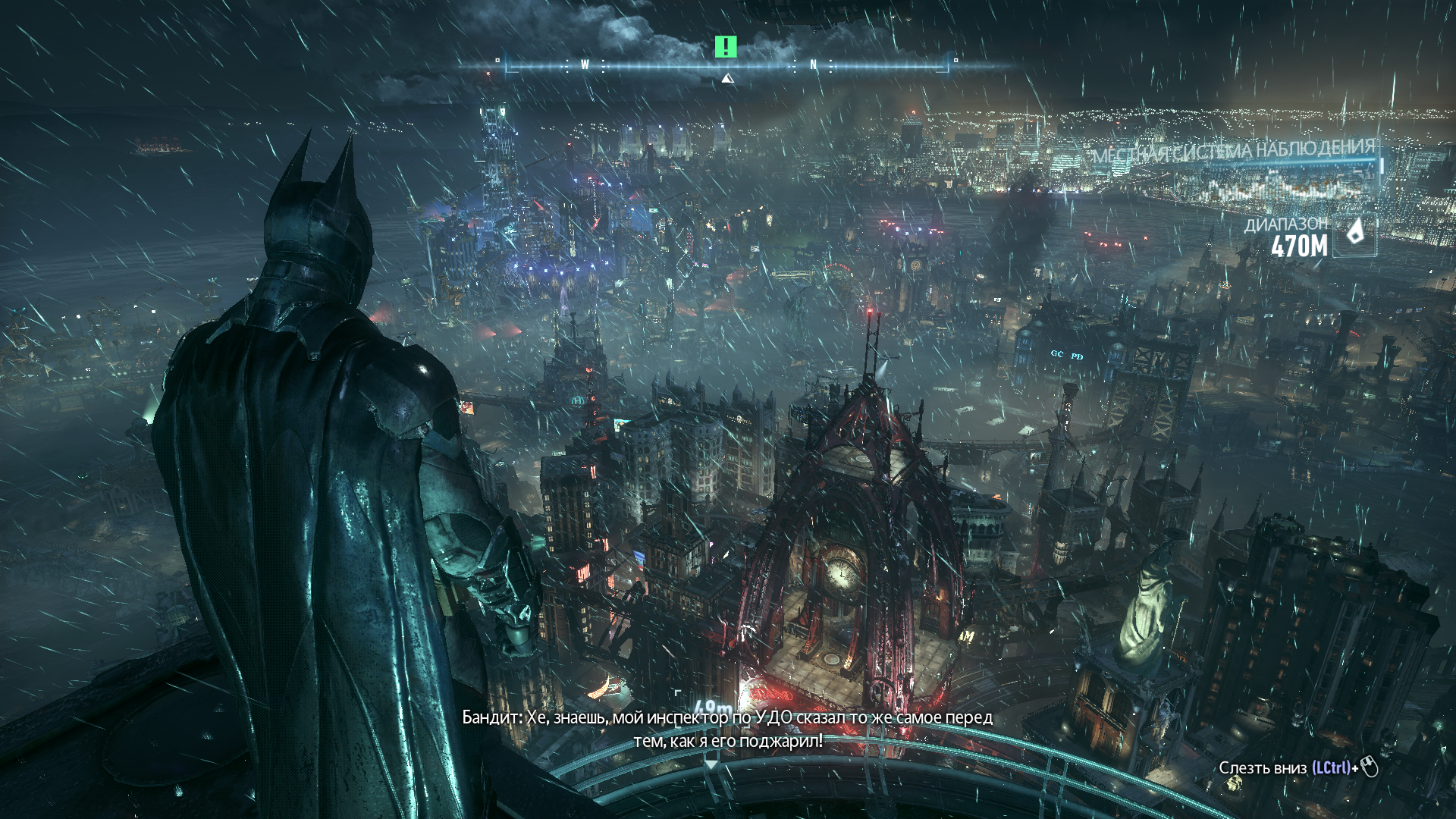The image size is (1456, 819).
Task: Click the watchtower icon beside the 470M range
Action: [1355, 232]
